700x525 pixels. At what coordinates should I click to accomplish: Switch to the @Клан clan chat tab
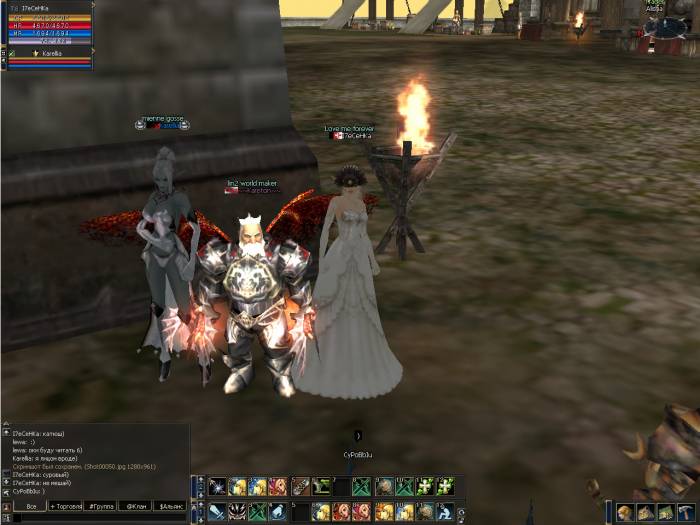click(134, 507)
